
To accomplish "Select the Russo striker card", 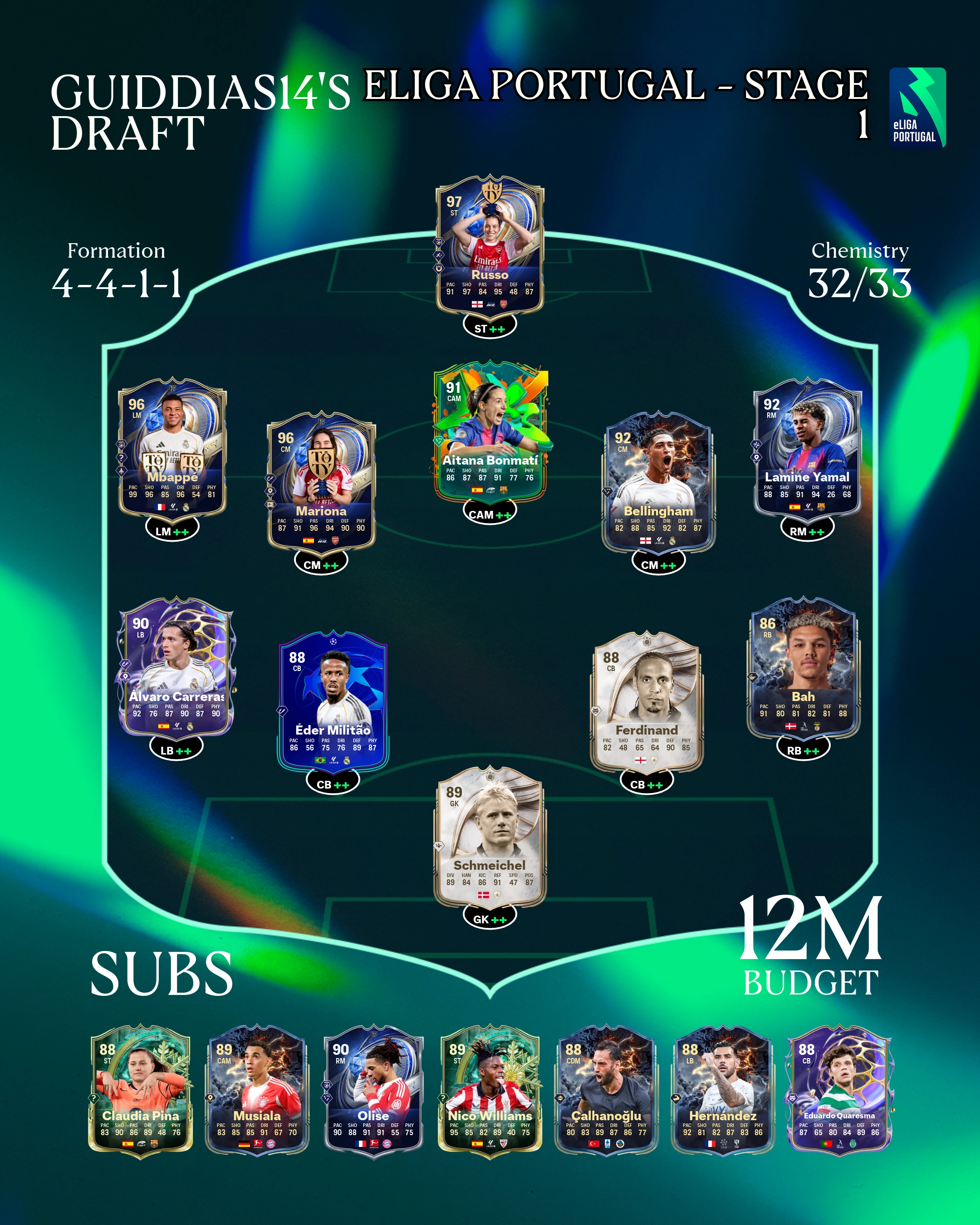I will click(490, 250).
